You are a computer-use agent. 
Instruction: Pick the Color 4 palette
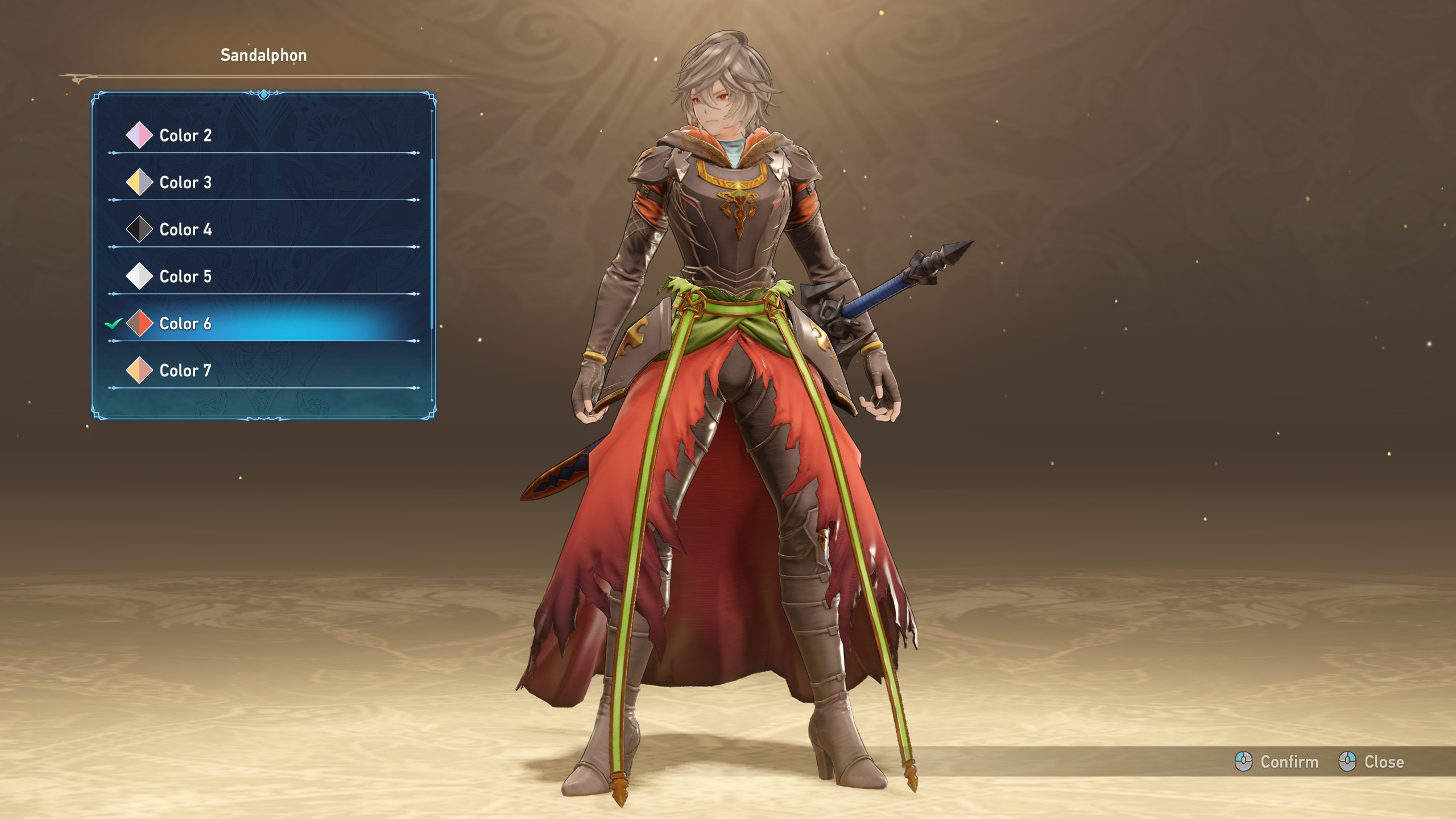click(185, 230)
